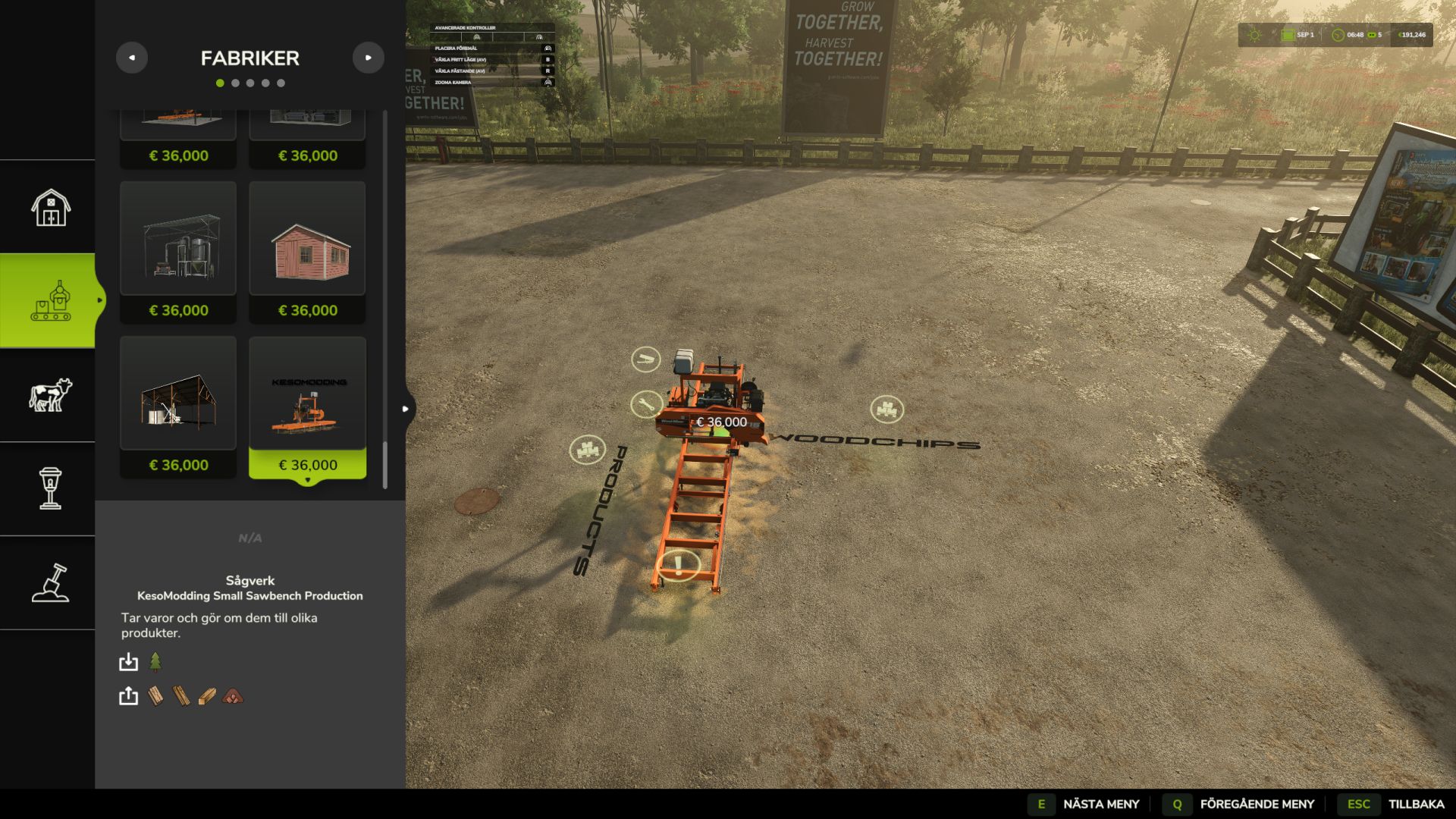Image resolution: width=1456 pixels, height=819 pixels.
Task: Click the item list scrollbar
Action: point(385,464)
